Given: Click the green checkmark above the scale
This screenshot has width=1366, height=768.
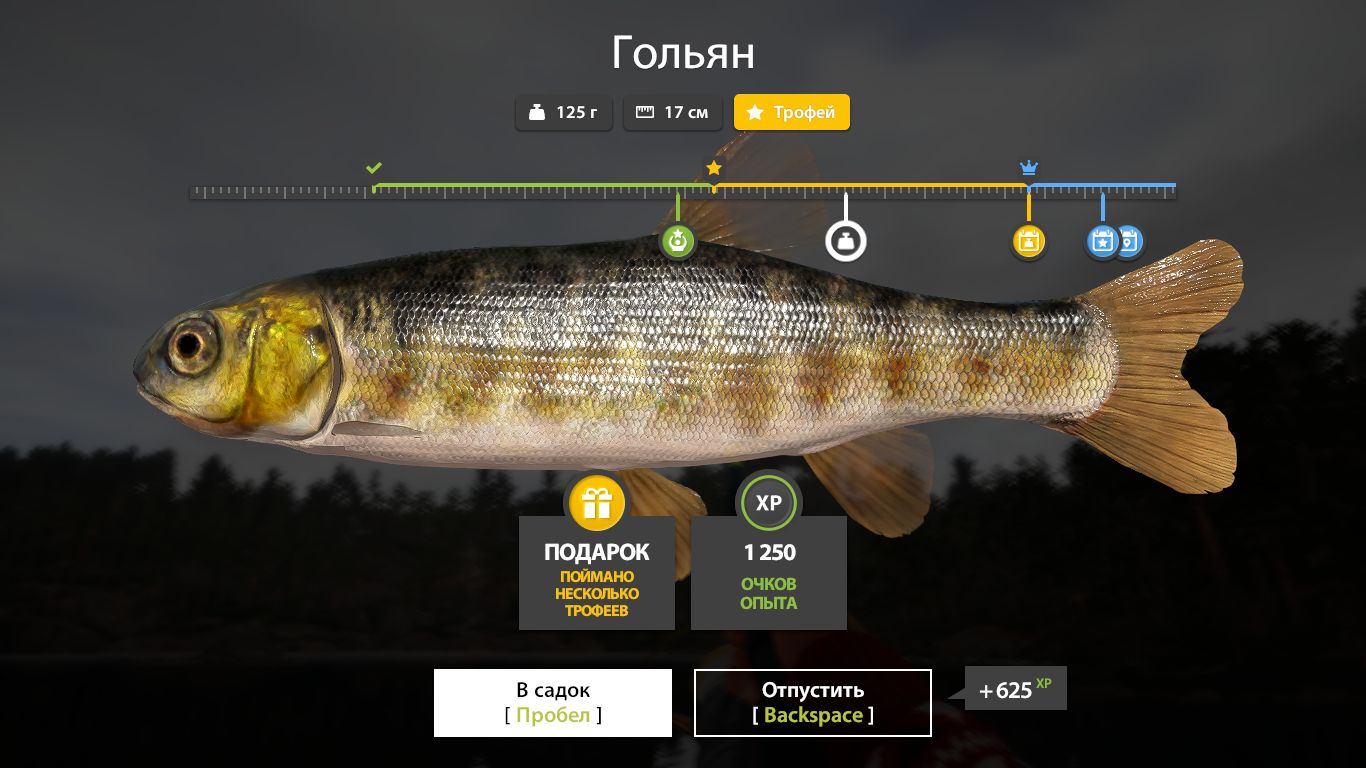Looking at the screenshot, I should (x=374, y=167).
